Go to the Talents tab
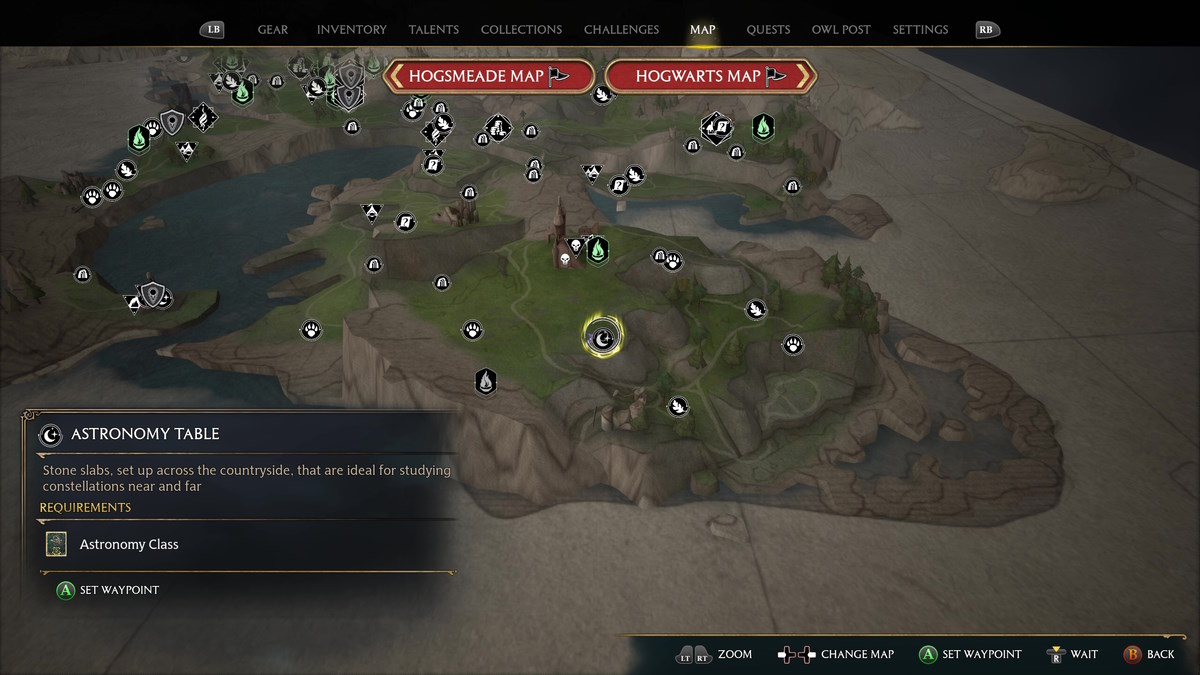The image size is (1200, 675). point(433,30)
